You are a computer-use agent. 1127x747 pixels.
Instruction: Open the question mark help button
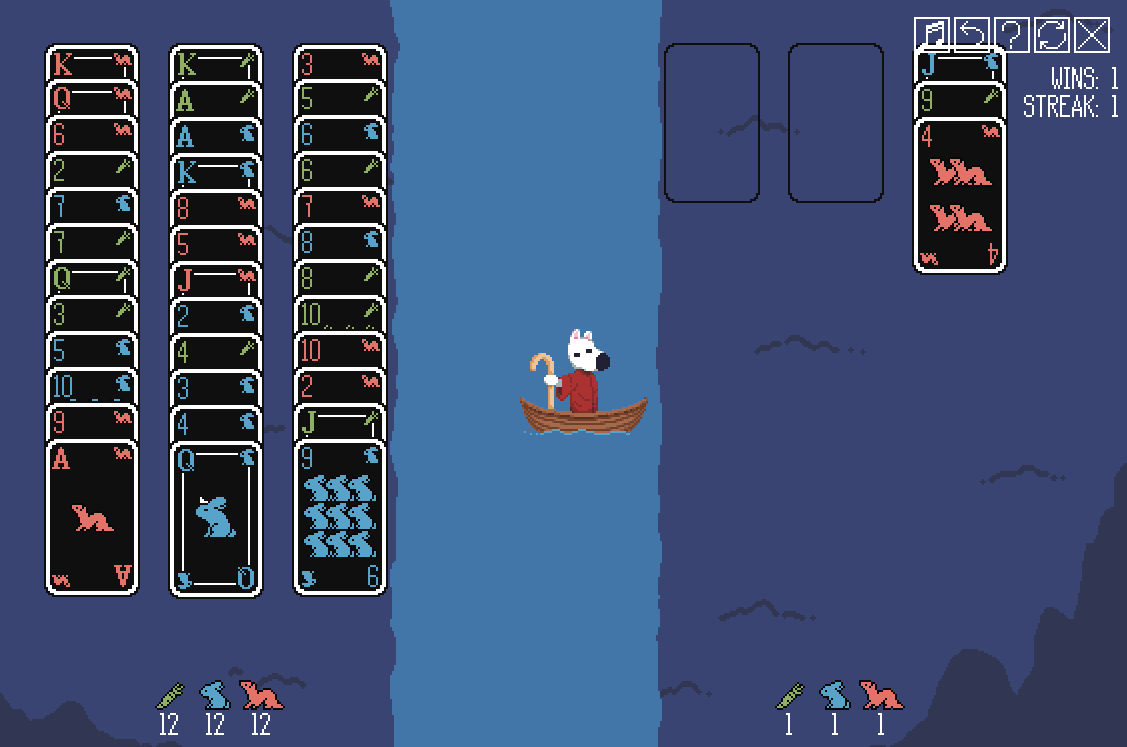pos(1012,35)
